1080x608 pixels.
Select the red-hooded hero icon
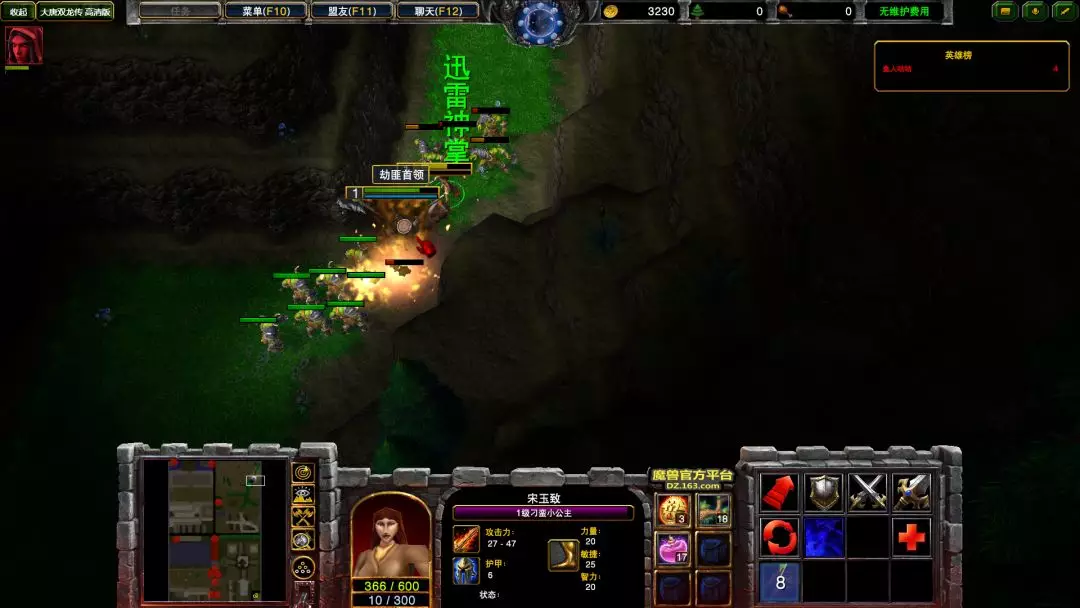click(23, 46)
